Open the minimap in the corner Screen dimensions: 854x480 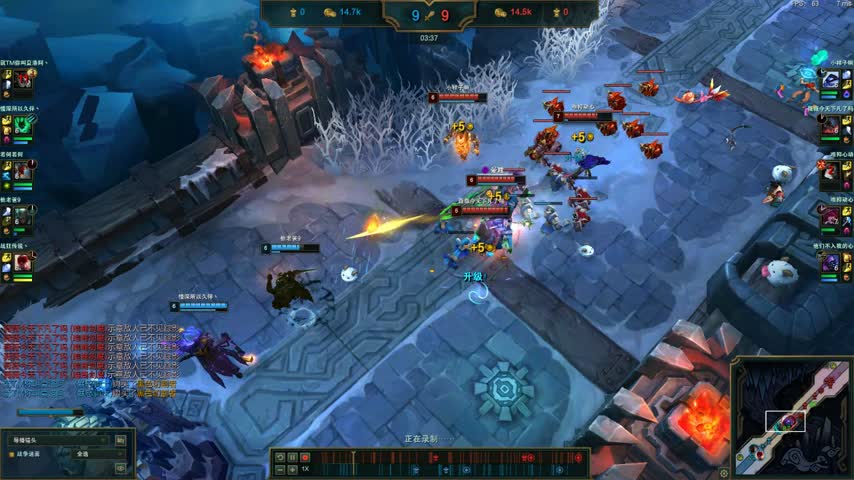coord(792,418)
